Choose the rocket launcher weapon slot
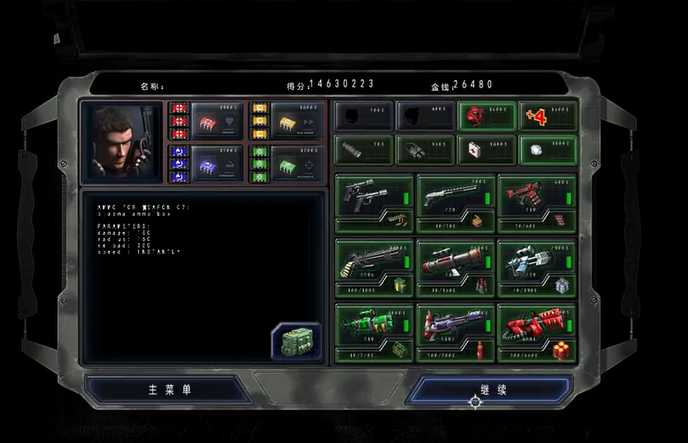The image size is (688, 443). (x=456, y=267)
